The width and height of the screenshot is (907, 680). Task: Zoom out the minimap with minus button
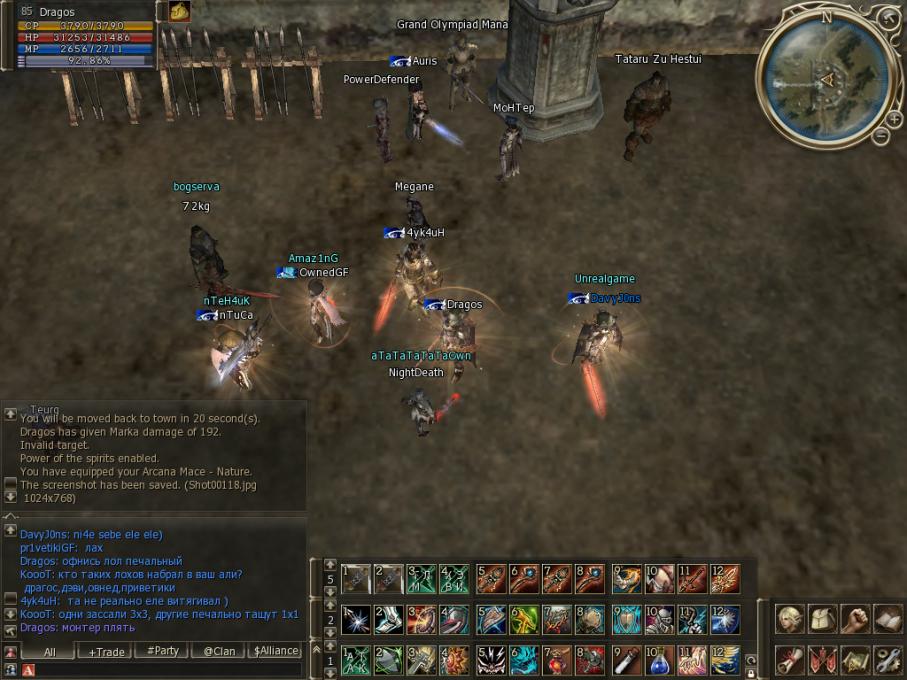pyautogui.click(x=881, y=137)
